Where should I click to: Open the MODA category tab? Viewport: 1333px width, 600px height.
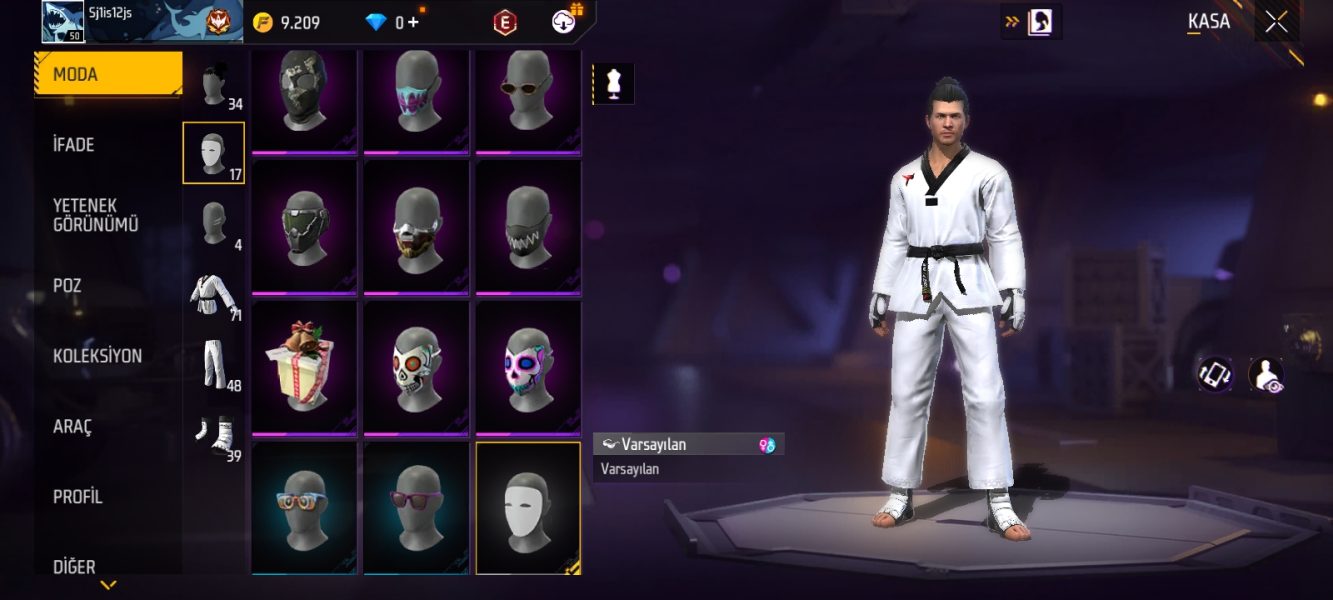[108, 75]
